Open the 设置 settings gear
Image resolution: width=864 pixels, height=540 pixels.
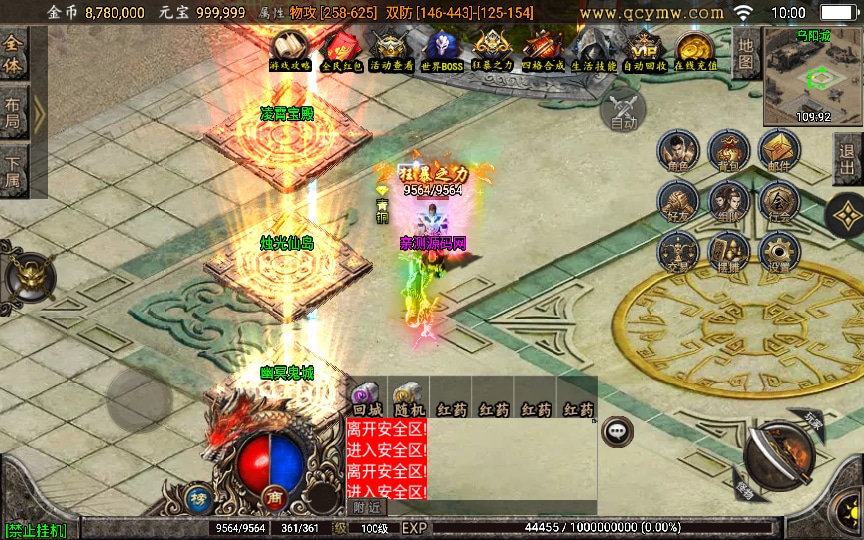[779, 253]
